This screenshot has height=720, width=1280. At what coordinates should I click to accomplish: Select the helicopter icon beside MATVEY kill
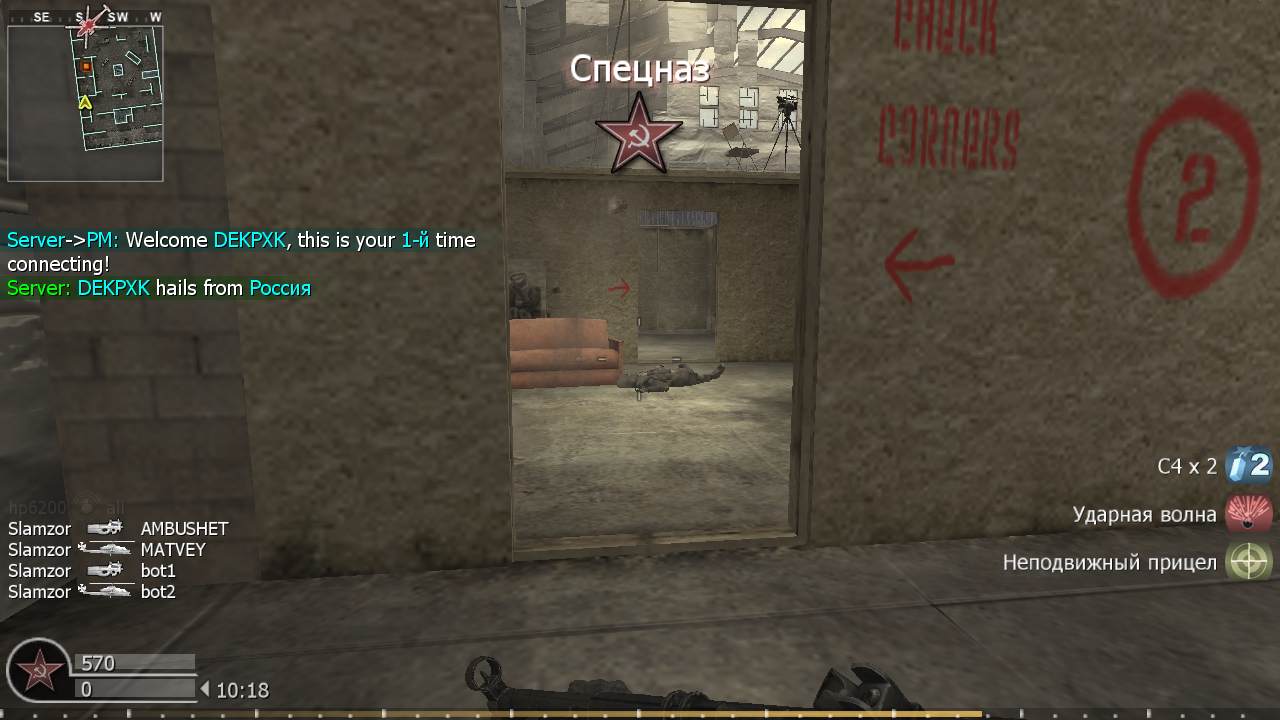tap(105, 549)
